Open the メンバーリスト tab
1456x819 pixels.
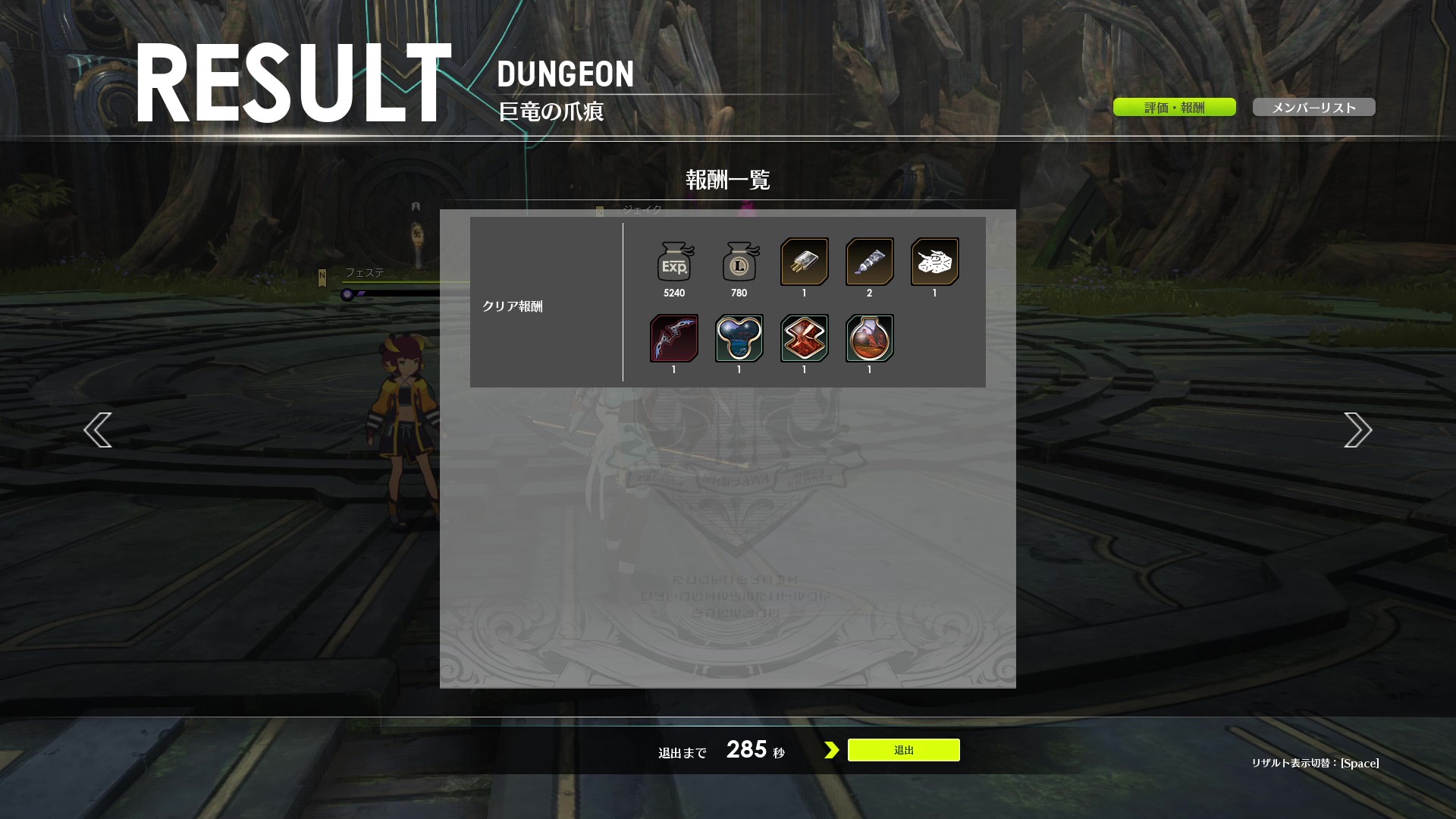click(x=1313, y=108)
